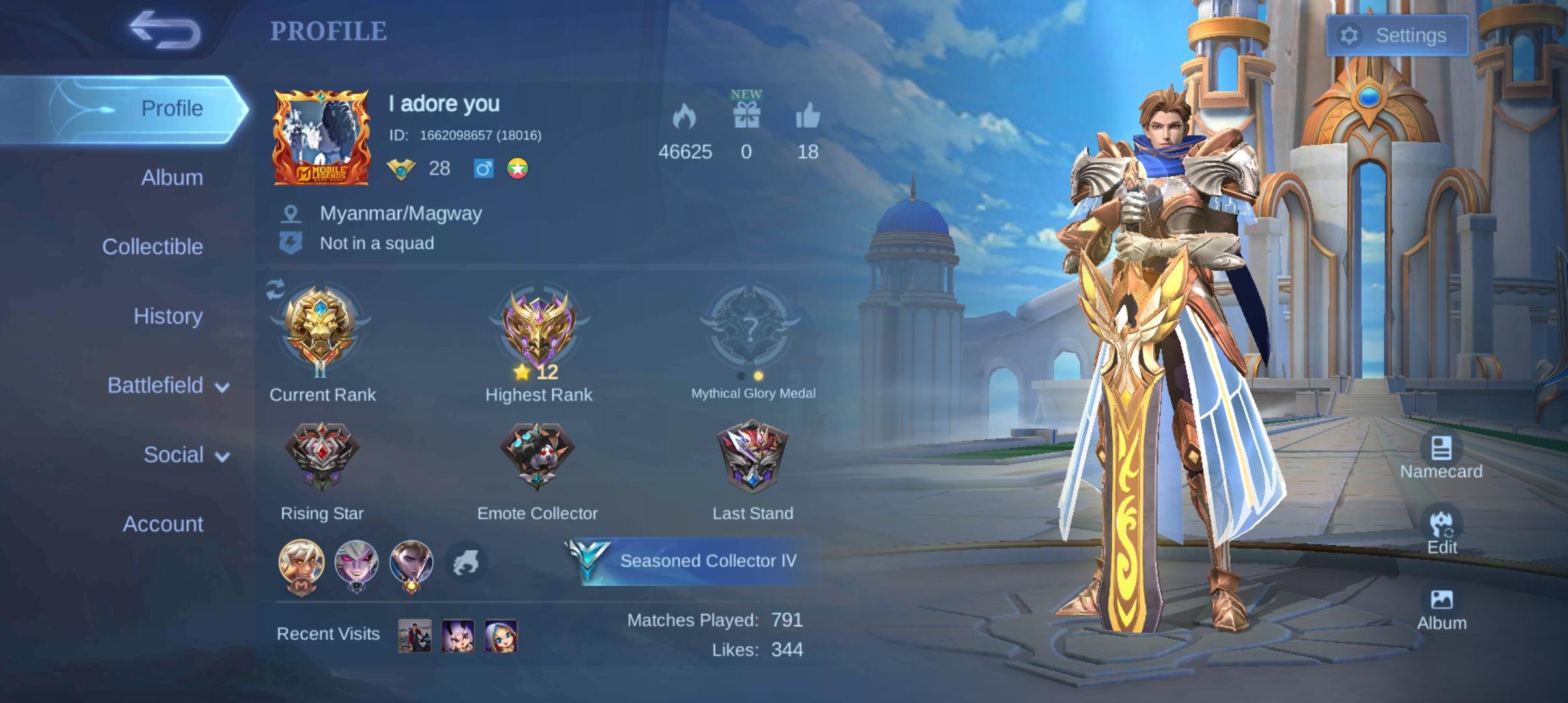Open the NEW gift box icon
Image resolution: width=1568 pixels, height=703 pixels.
[x=746, y=115]
